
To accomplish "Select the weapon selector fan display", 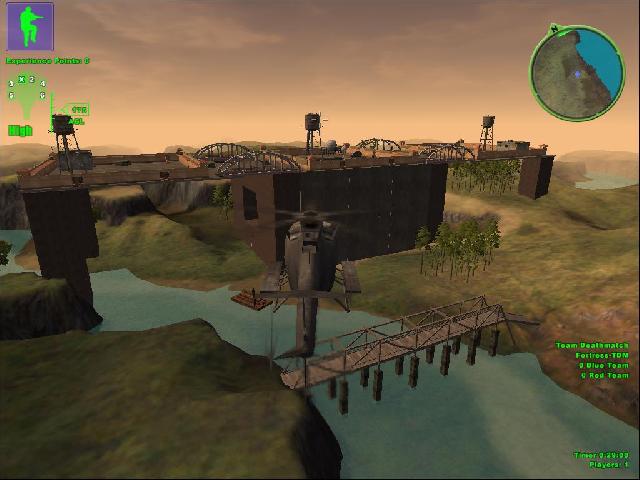I will click(x=28, y=96).
